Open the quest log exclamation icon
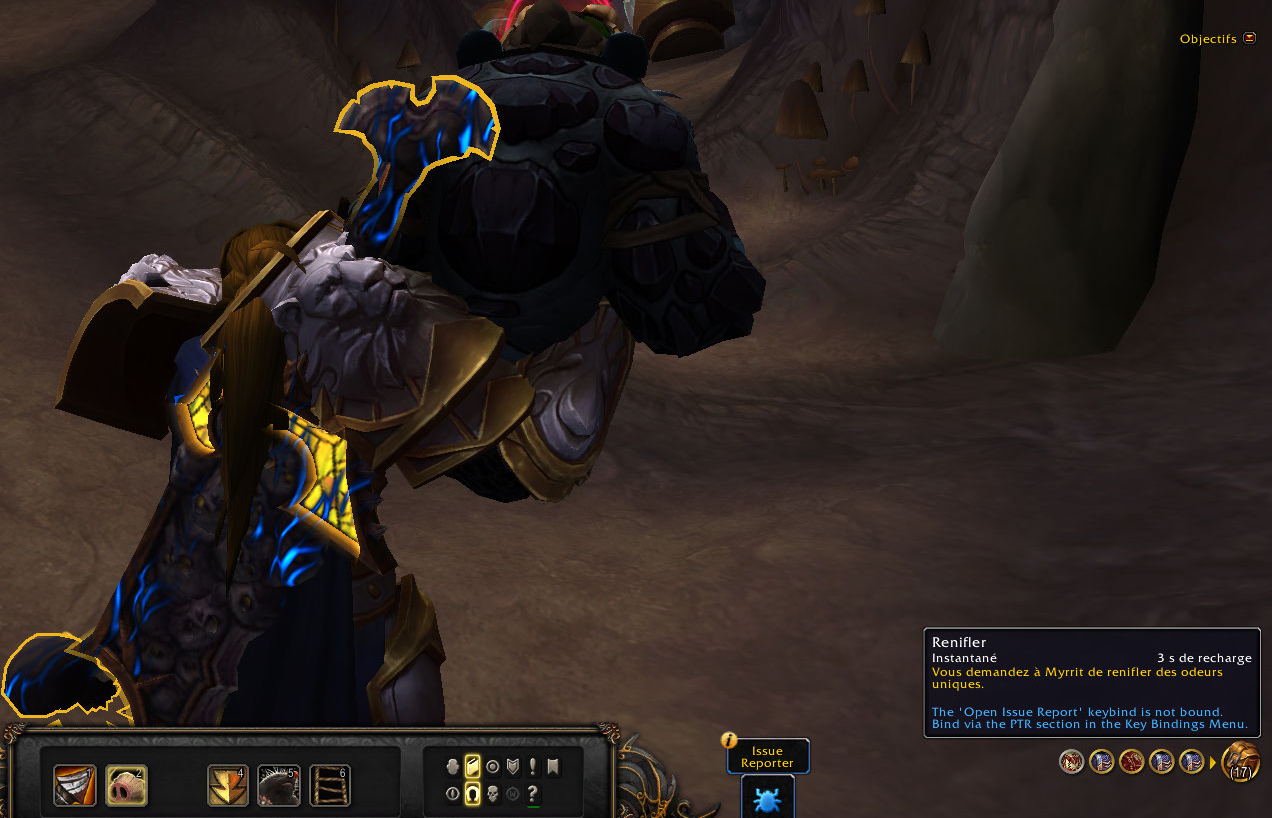1272x818 pixels. [x=533, y=767]
